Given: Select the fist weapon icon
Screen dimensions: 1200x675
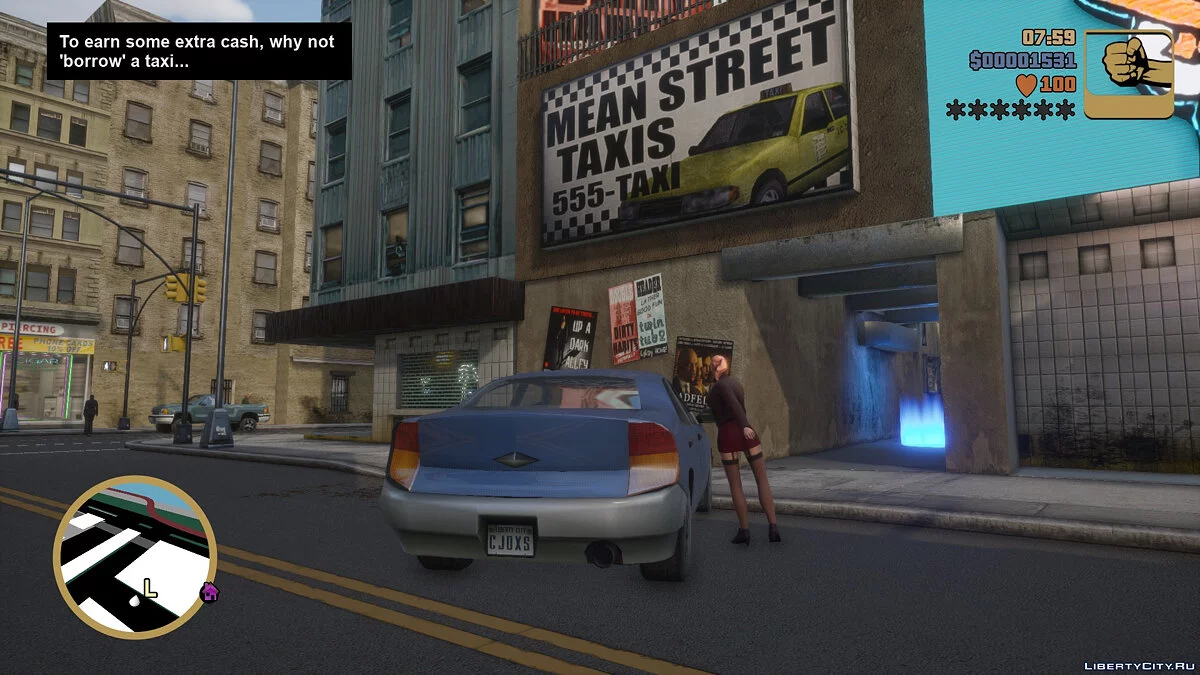Looking at the screenshot, I should click(1129, 74).
